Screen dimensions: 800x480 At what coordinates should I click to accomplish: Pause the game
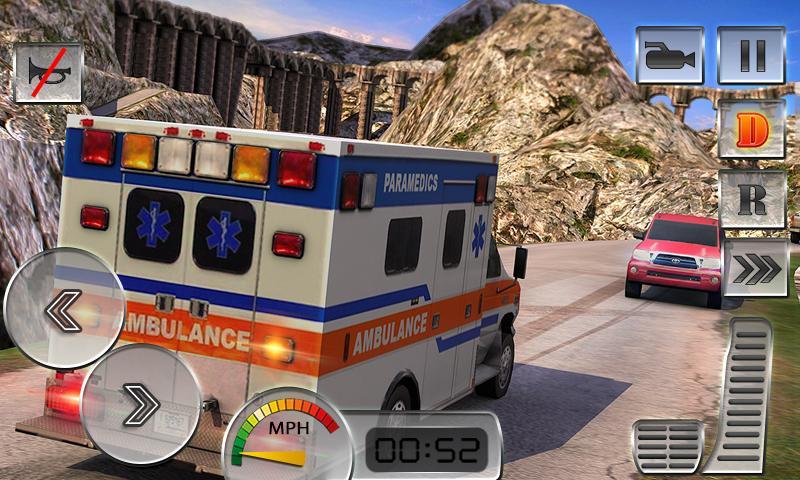(752, 56)
